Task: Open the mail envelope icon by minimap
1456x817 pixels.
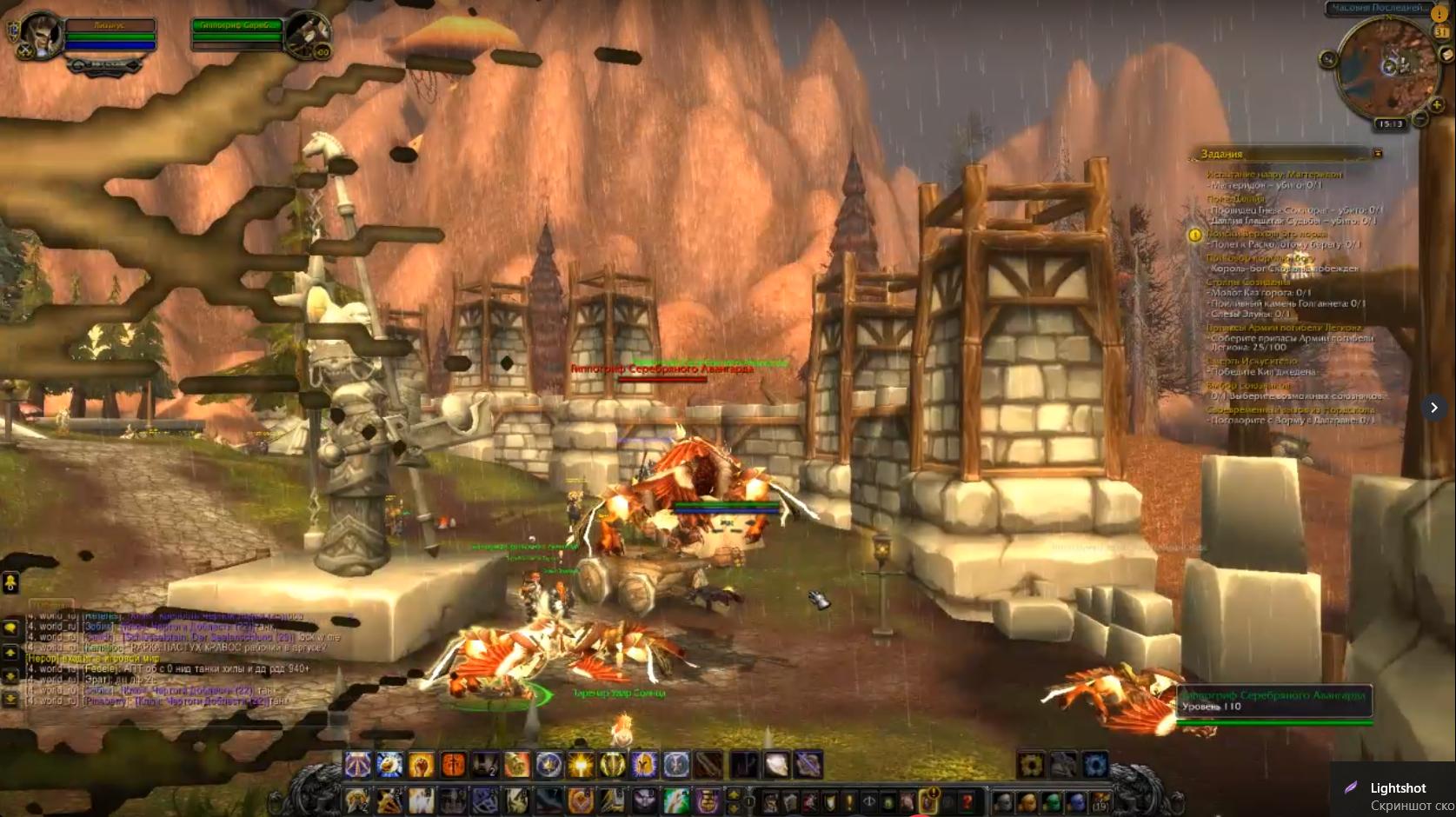Action: tap(1446, 55)
